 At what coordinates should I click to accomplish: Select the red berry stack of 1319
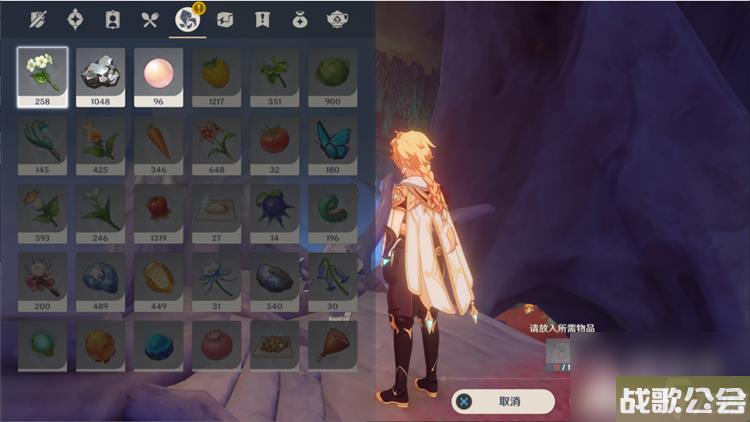point(159,212)
